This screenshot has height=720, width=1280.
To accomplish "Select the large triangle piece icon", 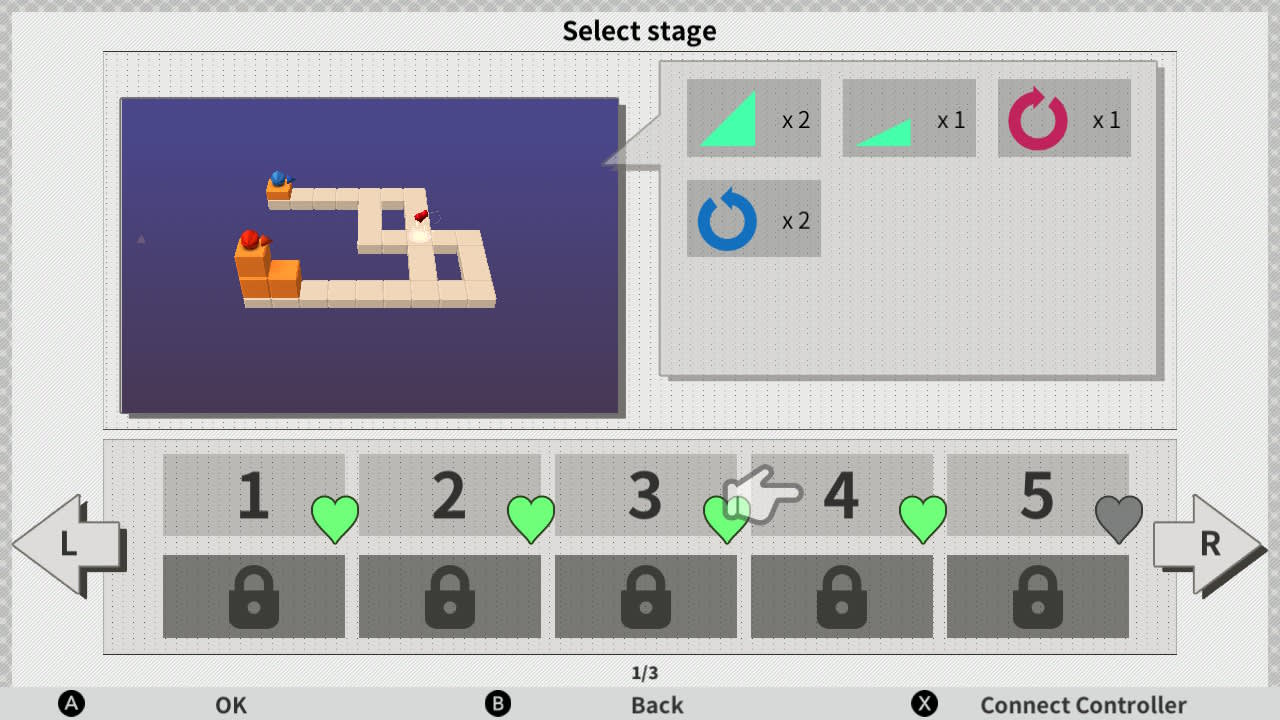I will tap(727, 119).
